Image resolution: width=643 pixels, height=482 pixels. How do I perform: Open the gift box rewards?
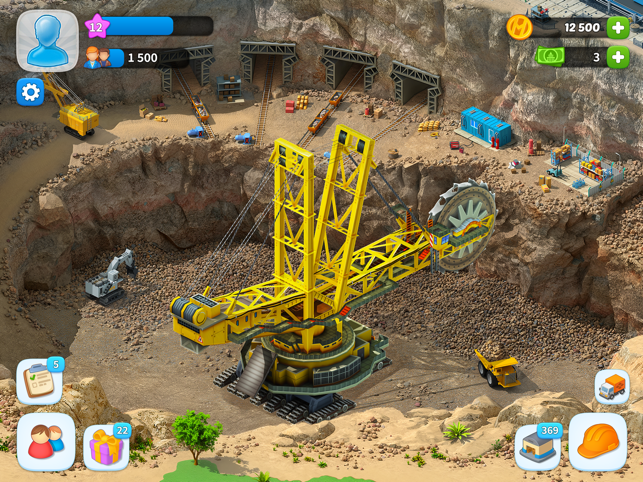tap(105, 447)
